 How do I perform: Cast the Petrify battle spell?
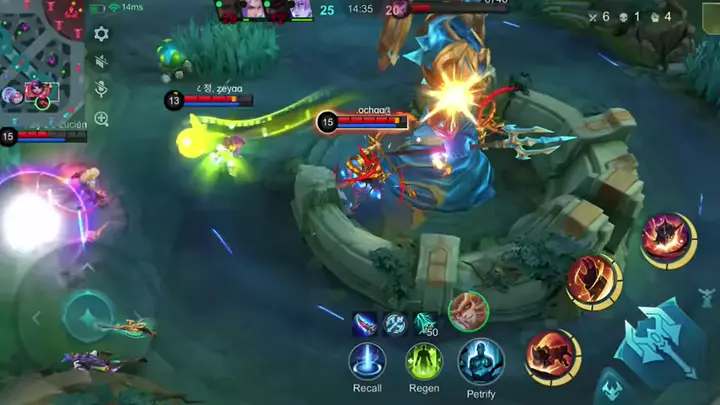click(480, 362)
